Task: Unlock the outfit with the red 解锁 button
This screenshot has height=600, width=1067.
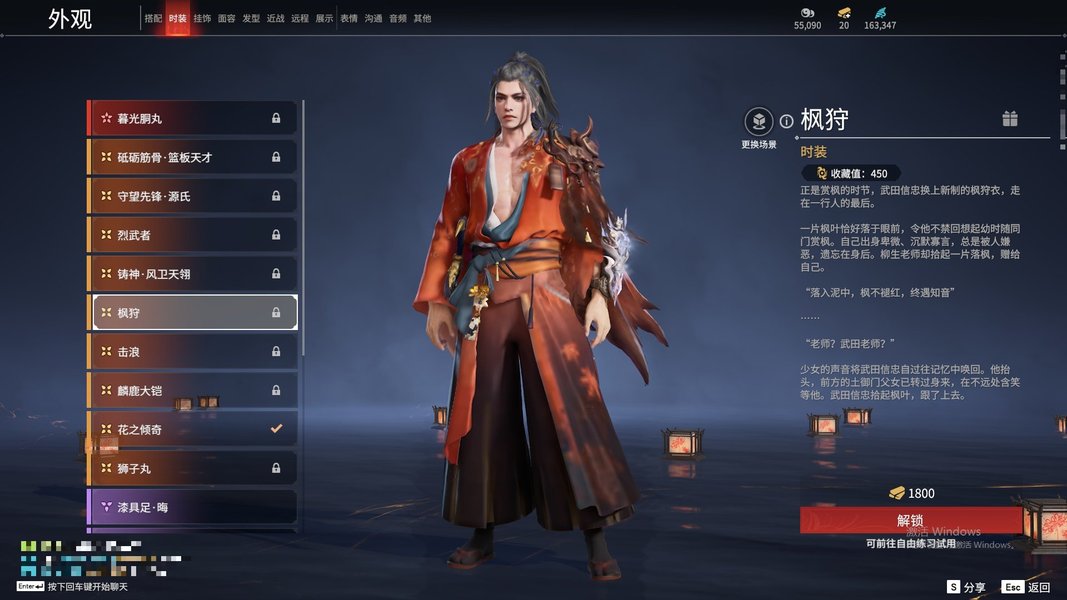Action: point(910,520)
